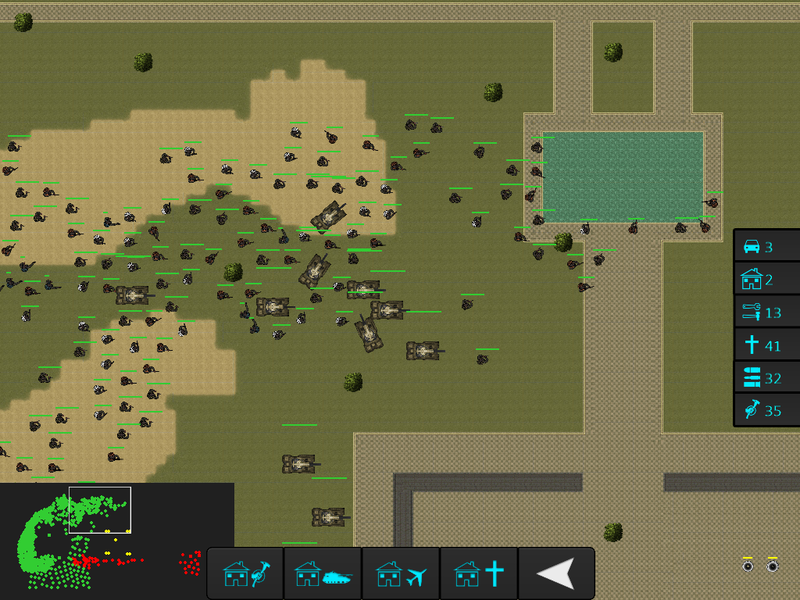Select the buildings group with house icon
Image resolution: width=800 pixels, height=600 pixels.
(x=766, y=280)
